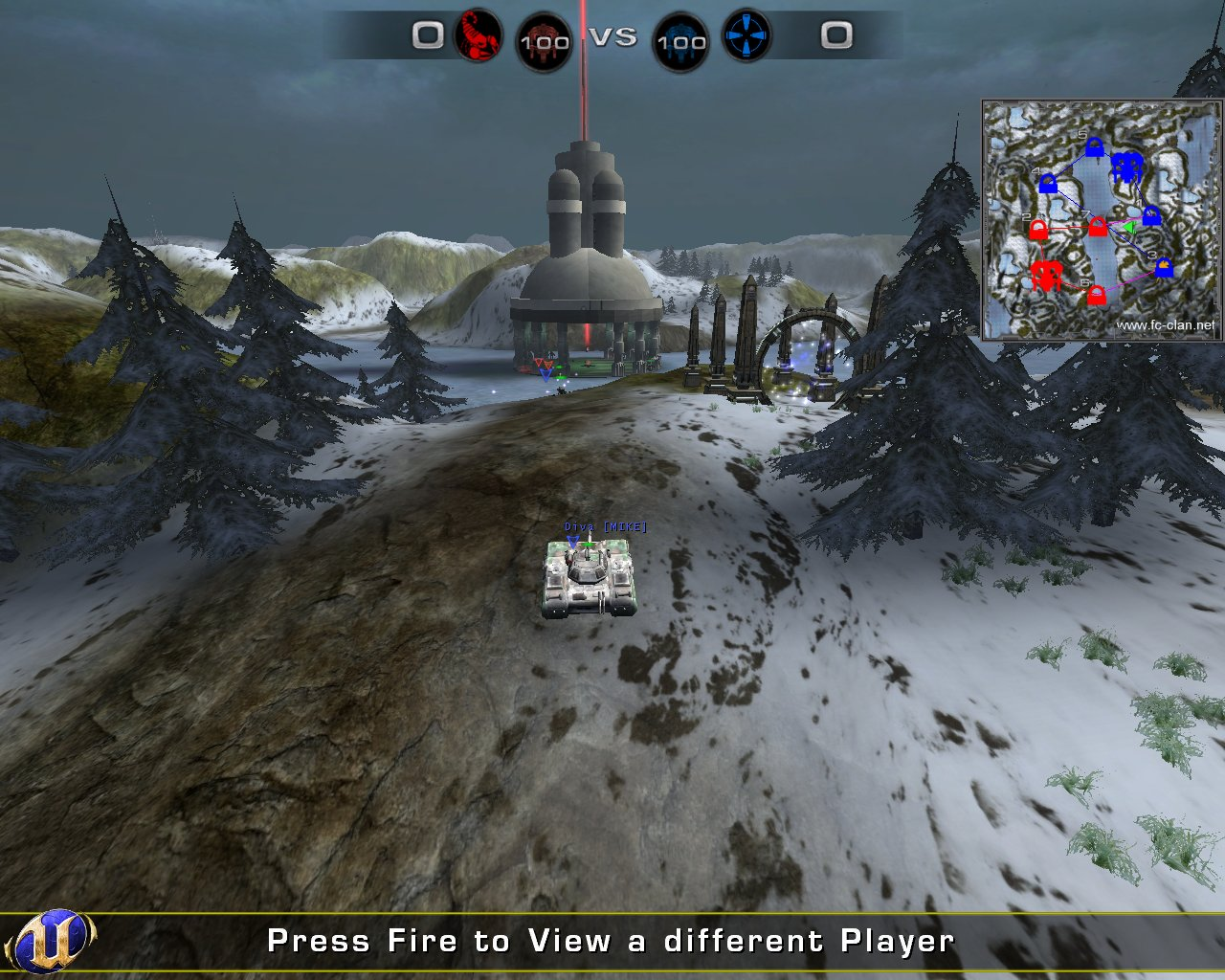Select red power node 6 on the minimap
Viewport: 1225px width, 980px height.
[1095, 295]
